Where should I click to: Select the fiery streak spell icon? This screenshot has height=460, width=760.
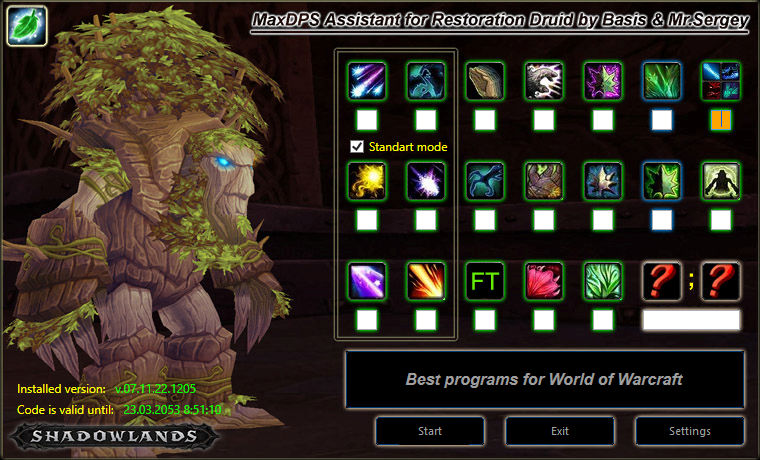coord(426,281)
